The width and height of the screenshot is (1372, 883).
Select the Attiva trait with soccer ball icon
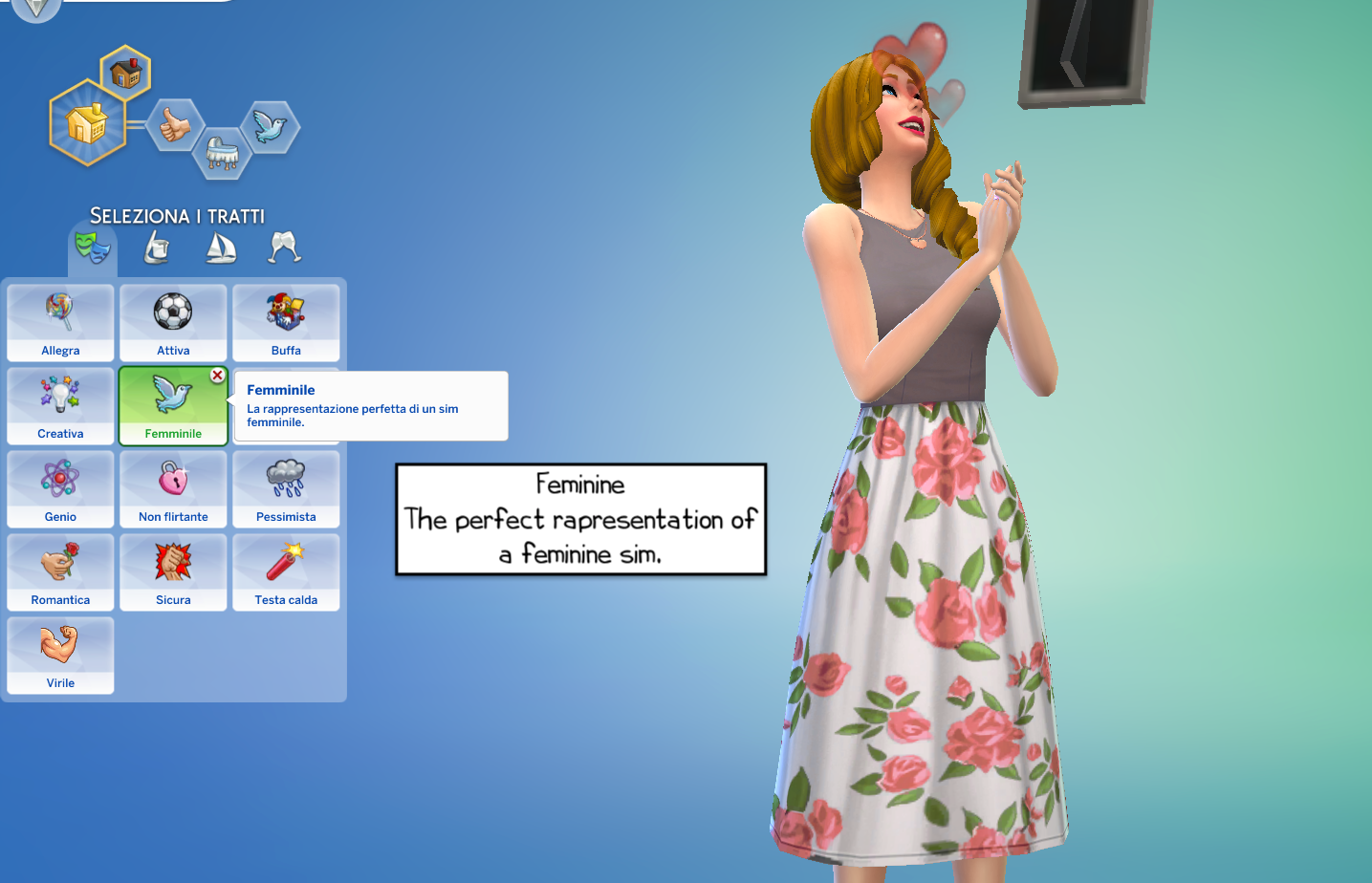click(x=173, y=322)
